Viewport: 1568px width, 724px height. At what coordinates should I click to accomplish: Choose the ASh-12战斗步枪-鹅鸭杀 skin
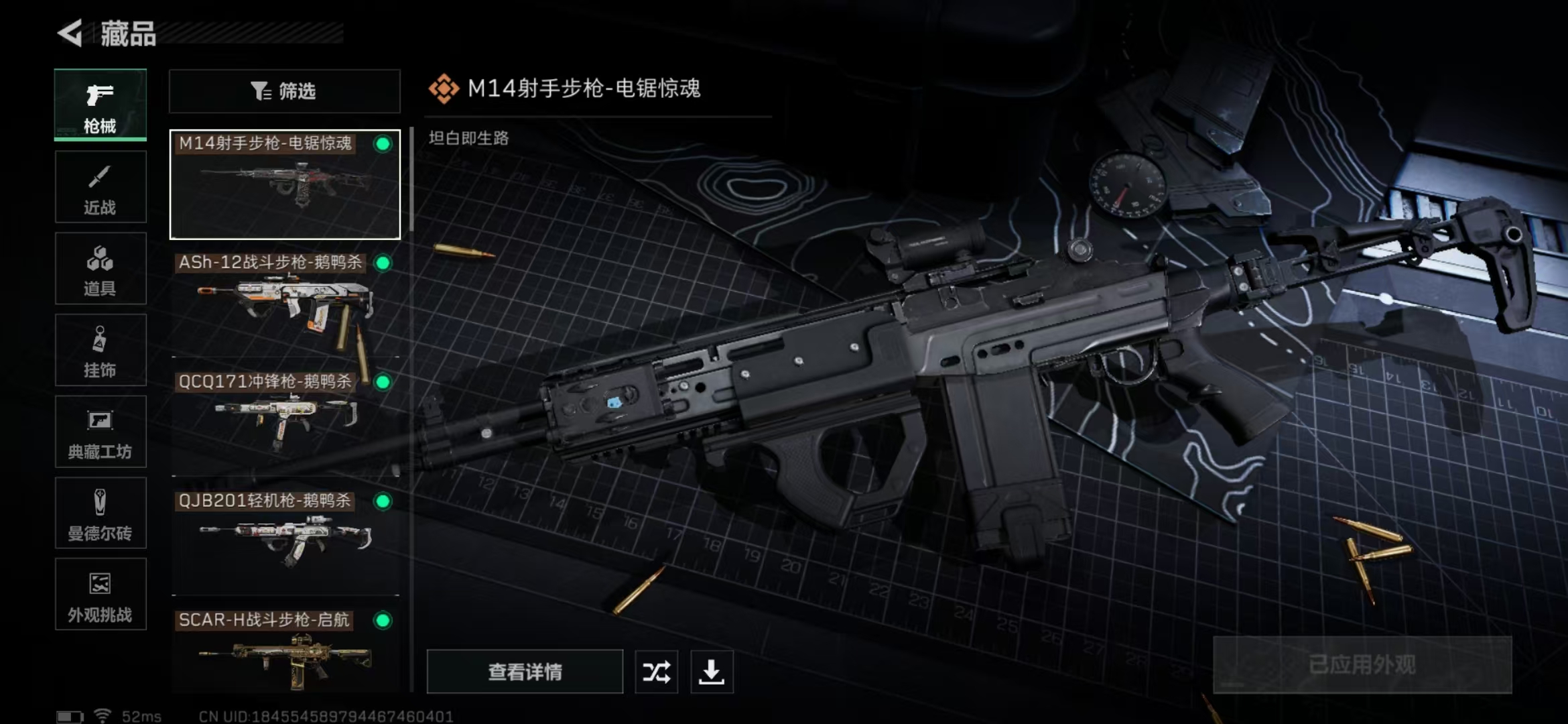click(x=285, y=303)
